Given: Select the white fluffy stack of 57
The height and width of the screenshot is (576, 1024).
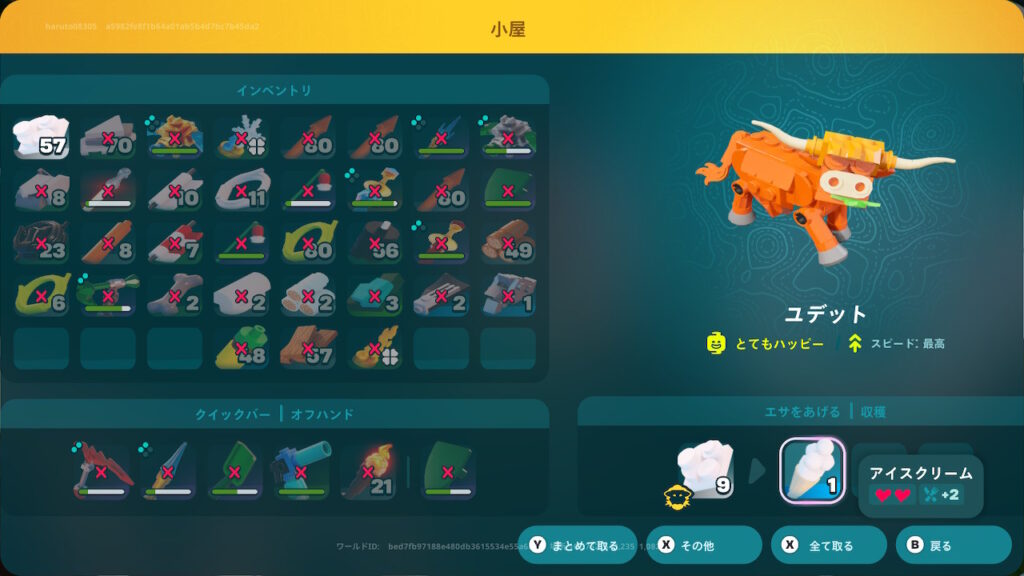Looking at the screenshot, I should click(x=41, y=137).
